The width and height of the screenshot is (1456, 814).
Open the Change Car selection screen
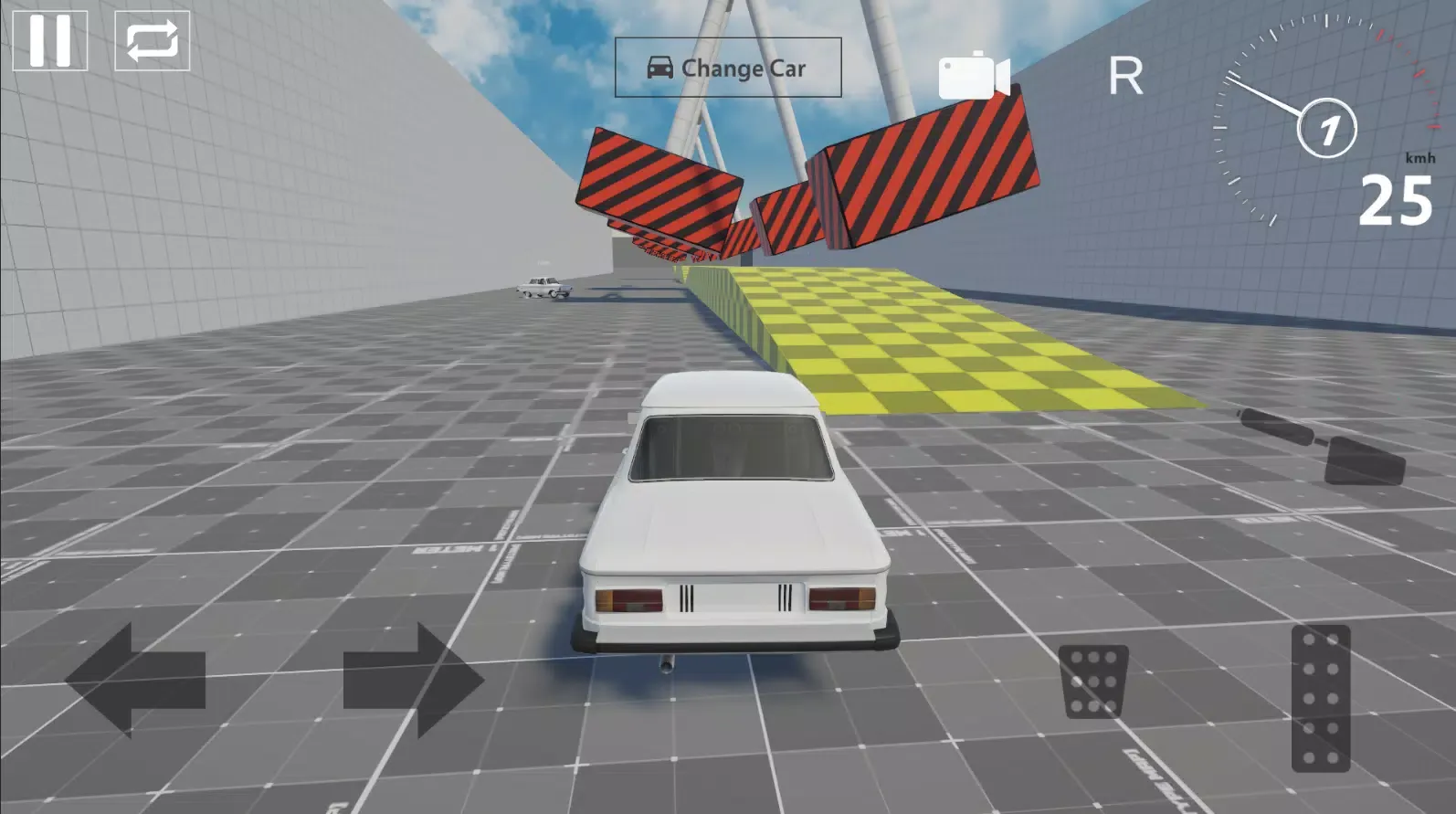[x=728, y=67]
